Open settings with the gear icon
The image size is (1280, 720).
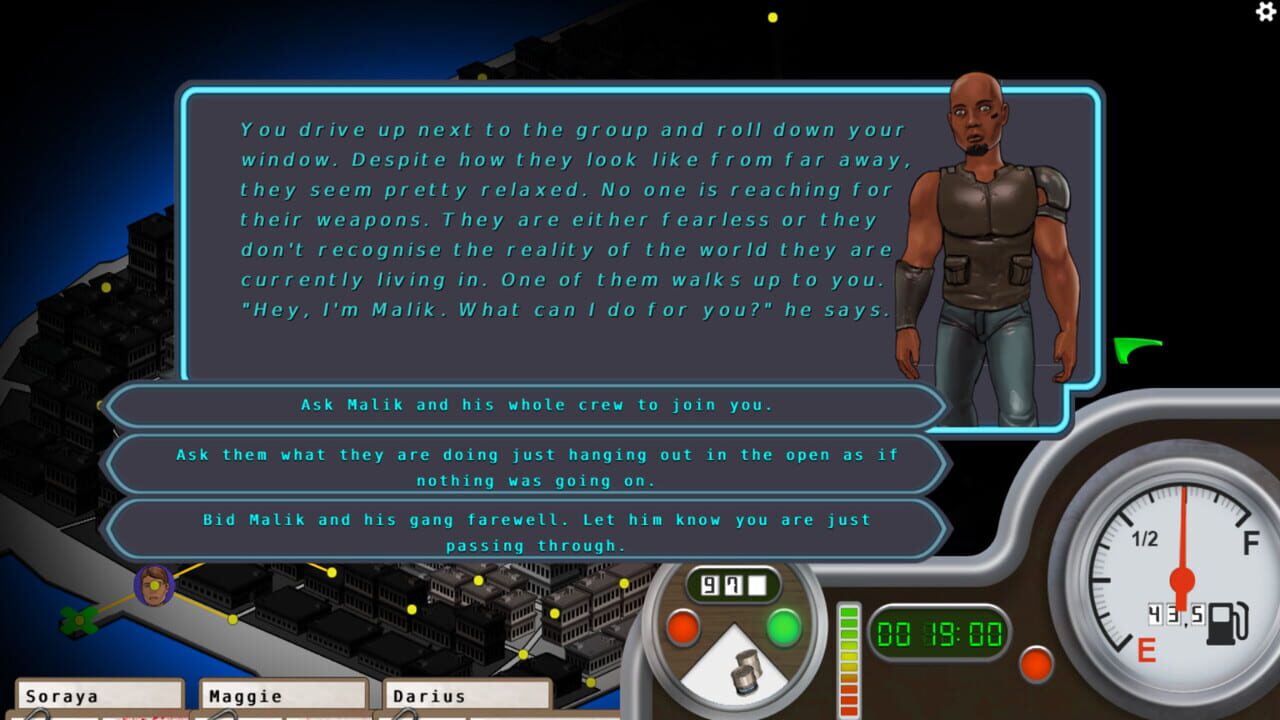click(x=1266, y=11)
